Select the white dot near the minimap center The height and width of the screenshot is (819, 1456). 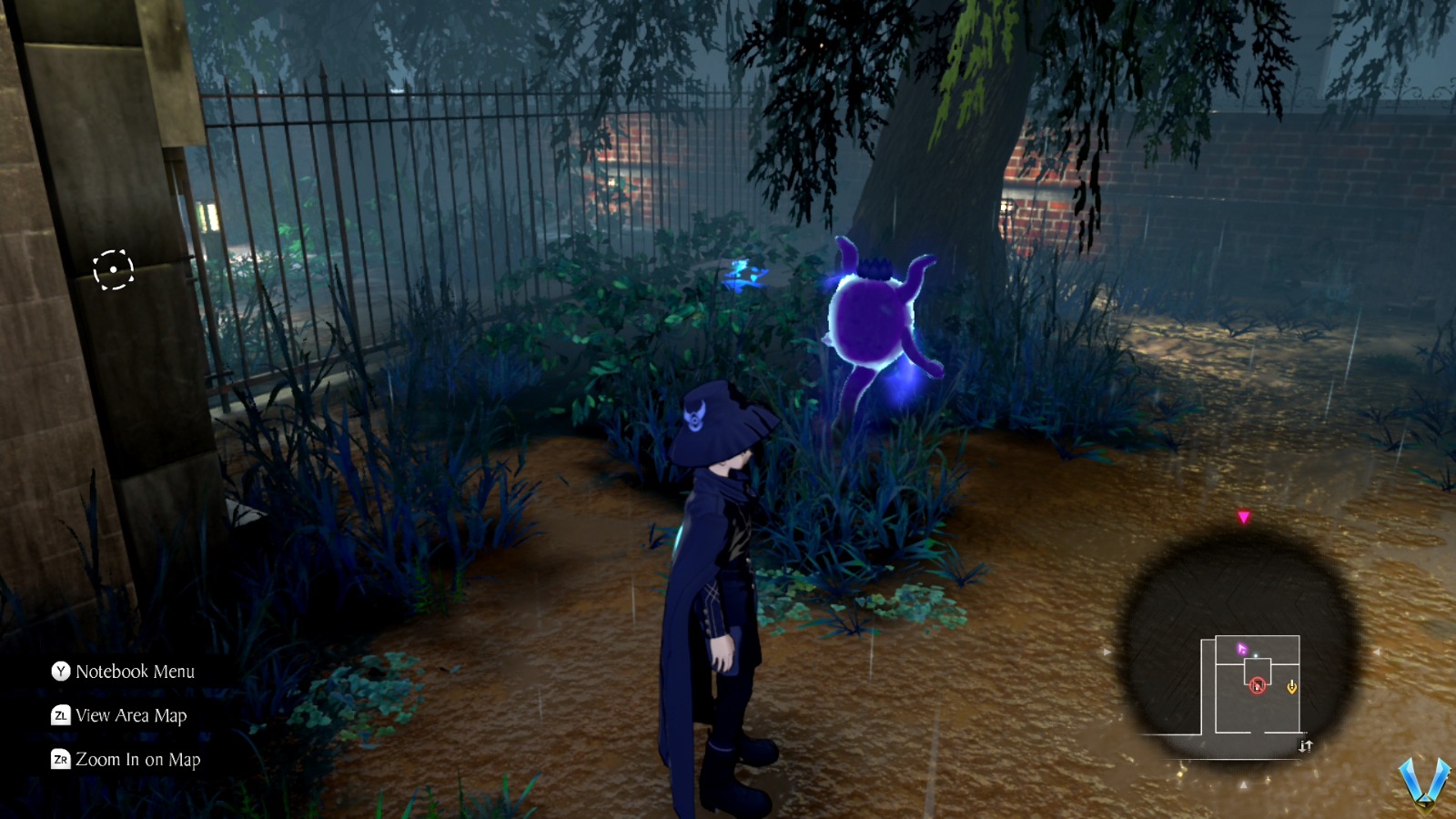point(1255,654)
